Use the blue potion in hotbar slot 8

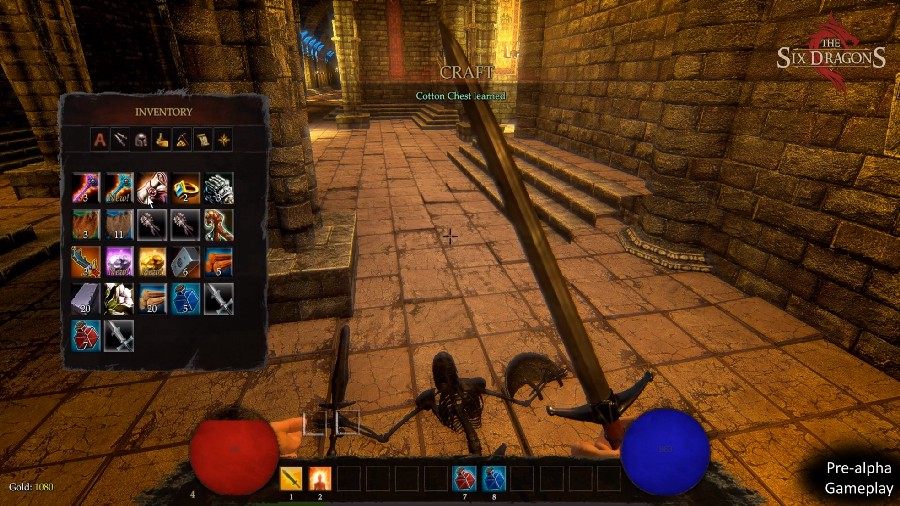point(494,478)
